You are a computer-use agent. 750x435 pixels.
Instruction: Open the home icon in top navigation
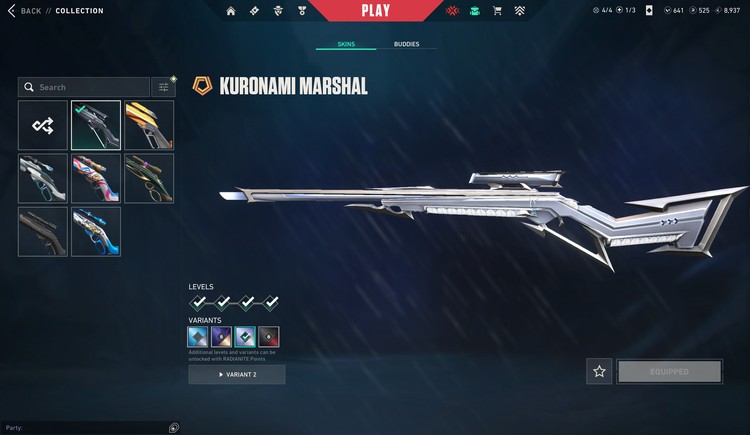[231, 11]
